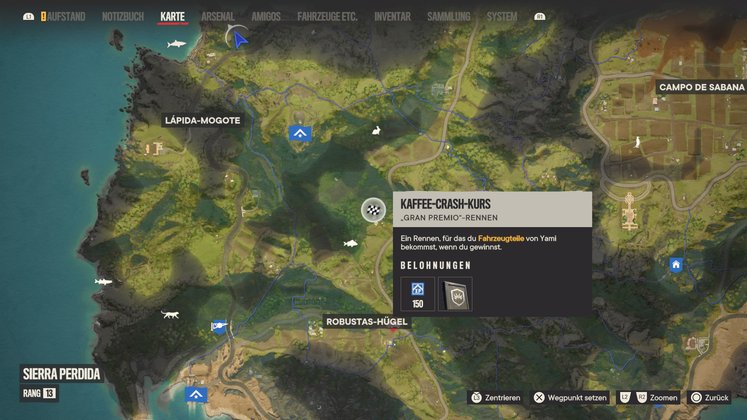Select the fish marker beside the race
Screen dimensions: 747x420
tap(350, 243)
